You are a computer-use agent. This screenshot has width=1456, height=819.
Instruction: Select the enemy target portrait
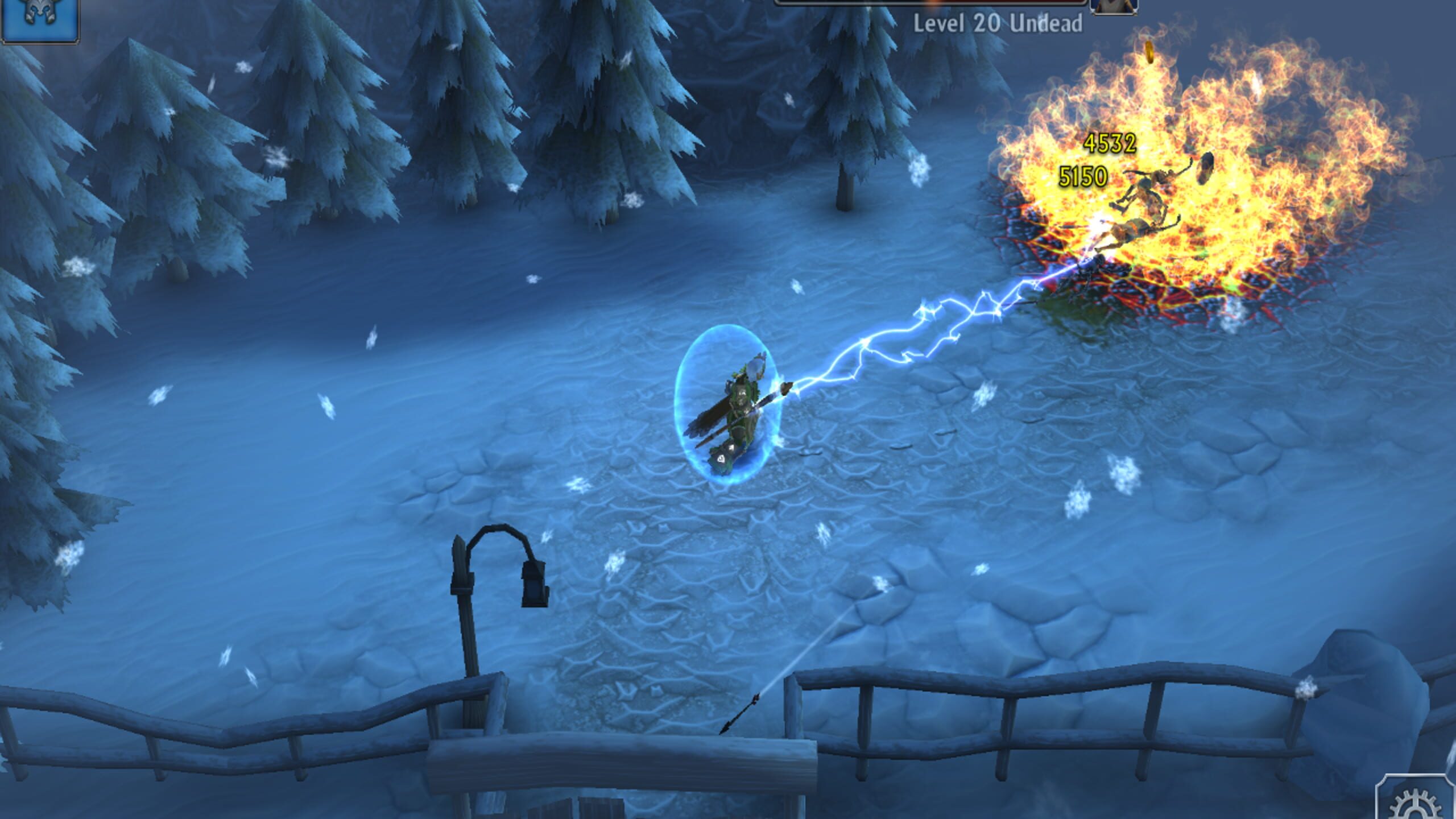1115,6
